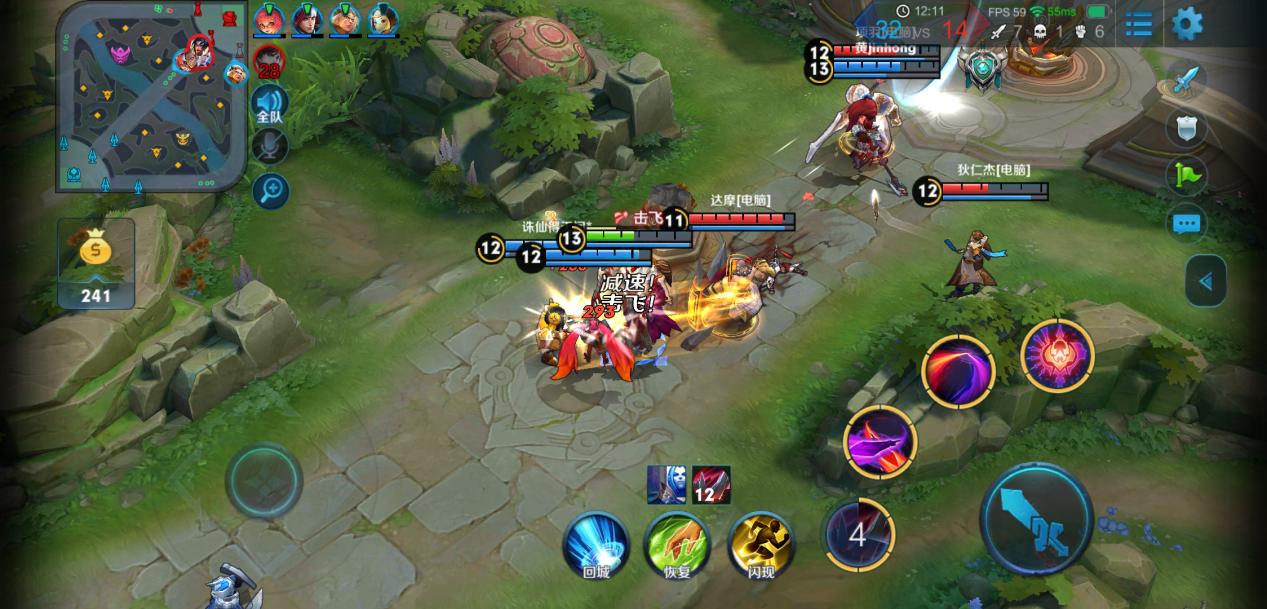Tap the minimap
Screen dimensions: 1267x609
coord(150,95)
